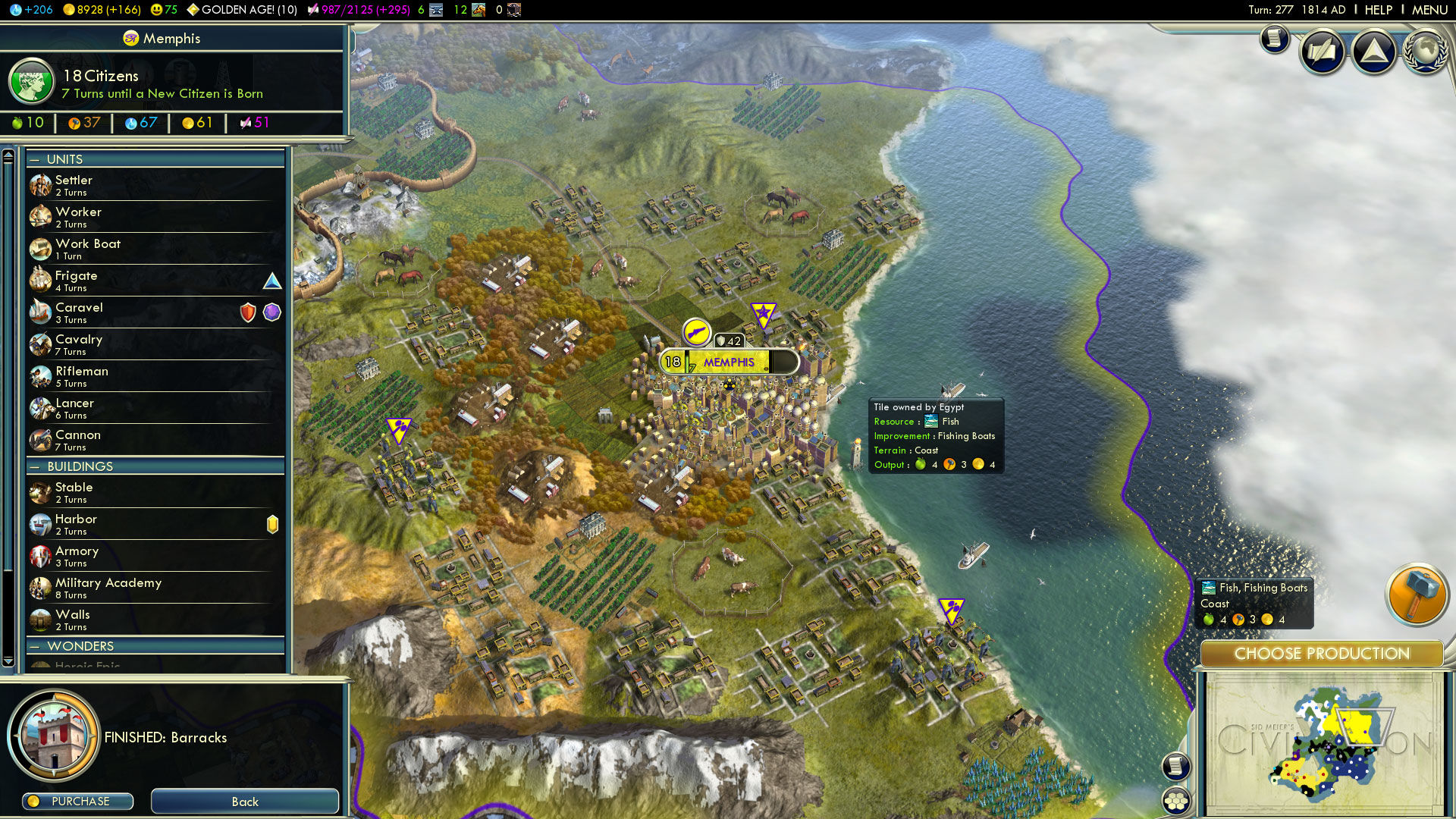This screenshot has height=819, width=1456.
Task: Open the MENU item
Action: click(1429, 10)
